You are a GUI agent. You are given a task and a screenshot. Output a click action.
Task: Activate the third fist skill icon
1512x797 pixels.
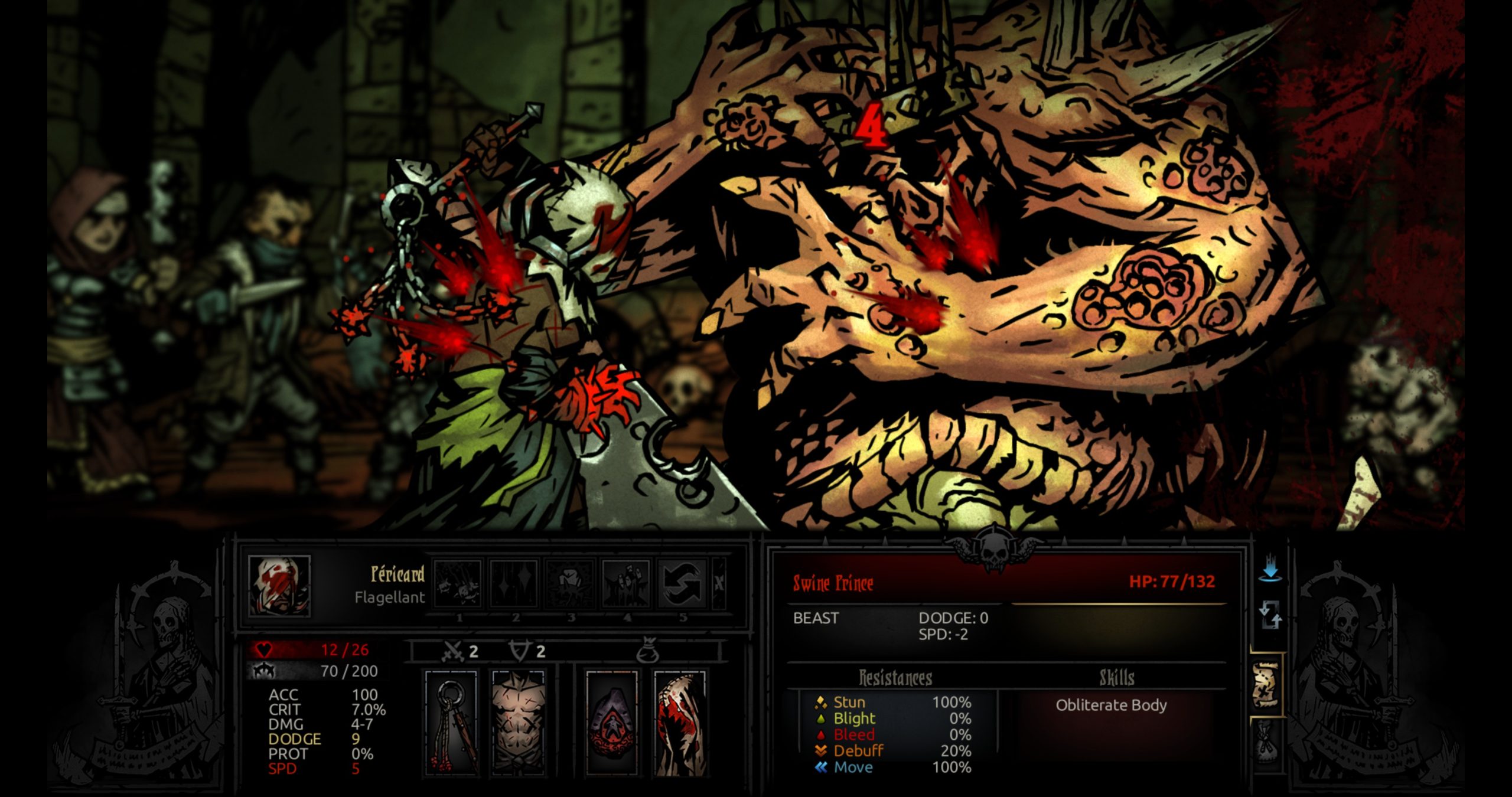(x=570, y=583)
